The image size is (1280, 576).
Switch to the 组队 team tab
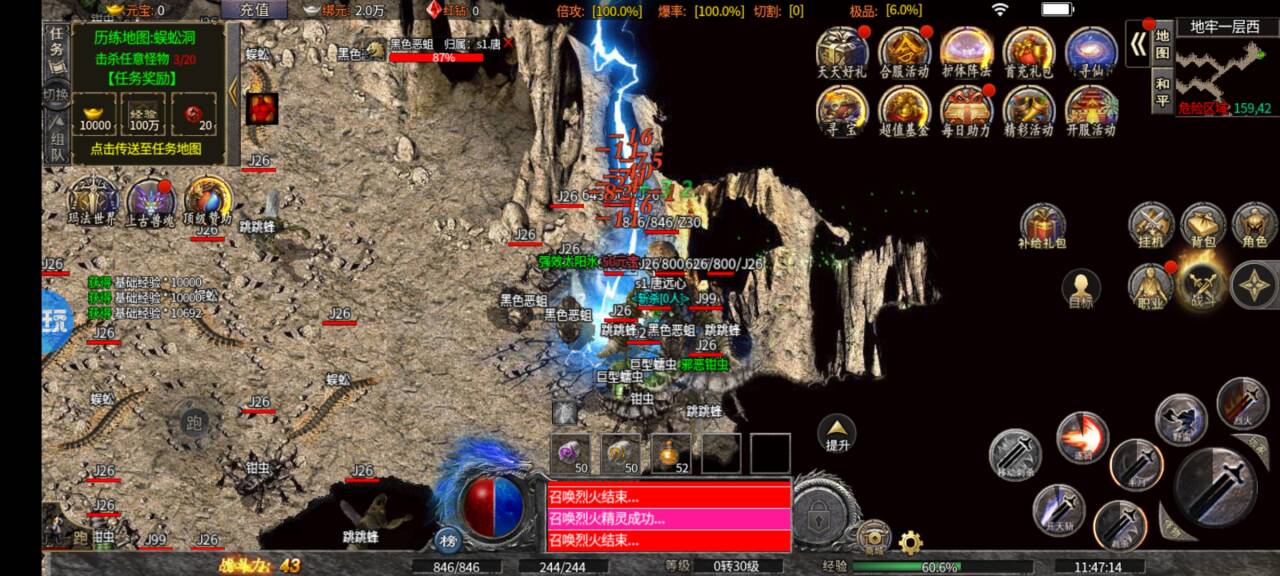click(x=56, y=134)
